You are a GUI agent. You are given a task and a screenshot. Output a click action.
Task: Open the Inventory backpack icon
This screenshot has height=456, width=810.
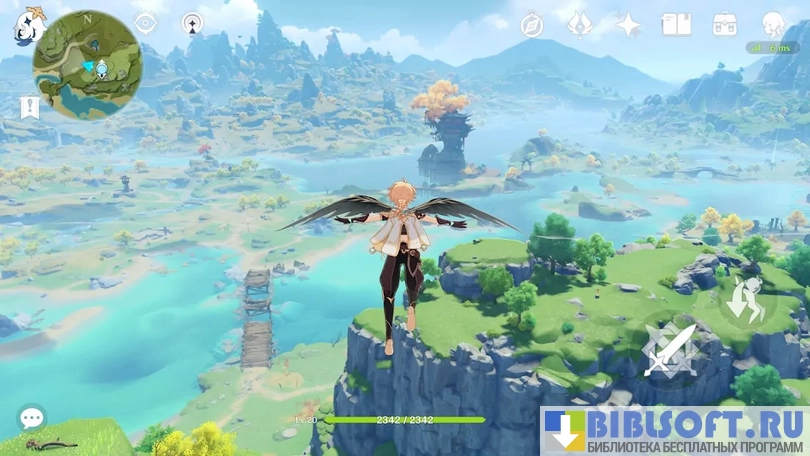(x=725, y=25)
